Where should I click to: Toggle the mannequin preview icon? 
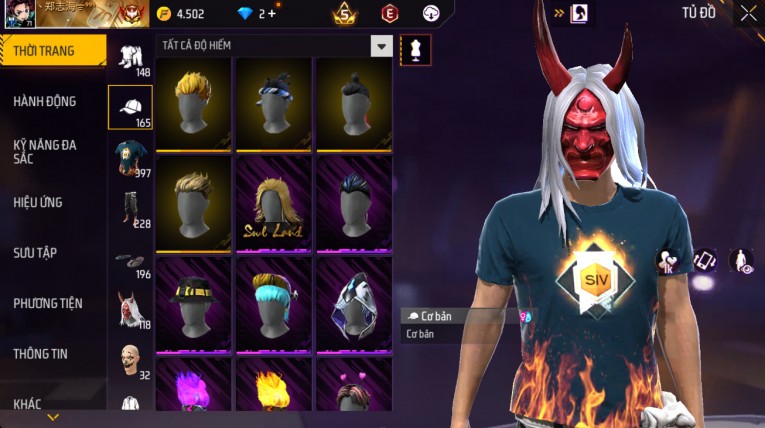coord(415,49)
